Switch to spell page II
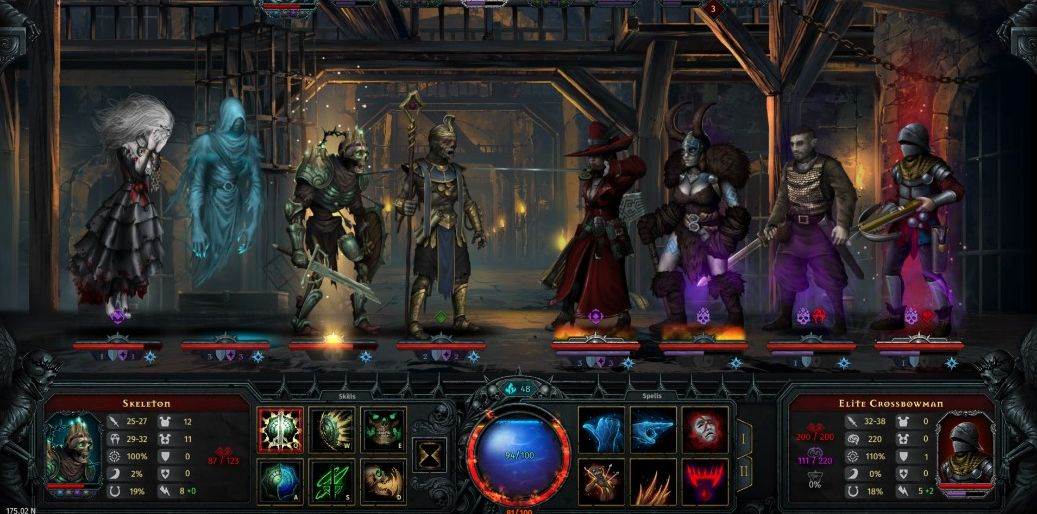The height and width of the screenshot is (514, 1037). click(x=744, y=471)
